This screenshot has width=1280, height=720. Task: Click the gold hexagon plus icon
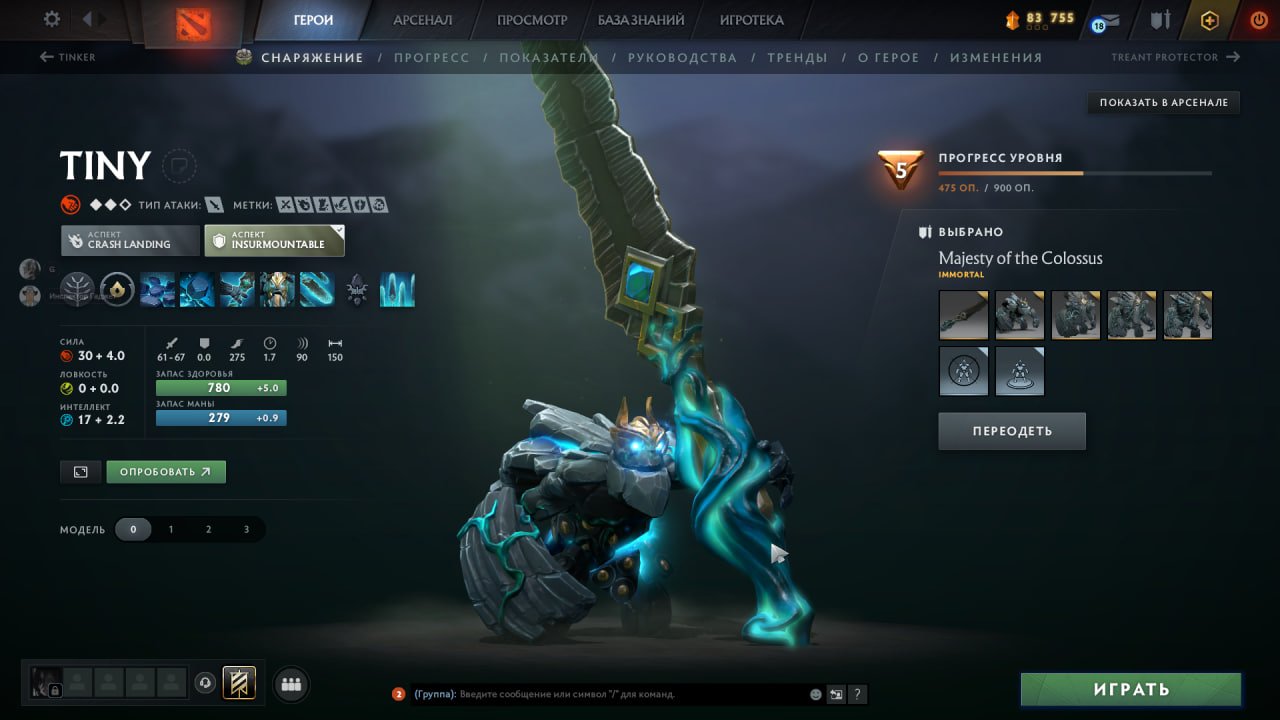1209,19
